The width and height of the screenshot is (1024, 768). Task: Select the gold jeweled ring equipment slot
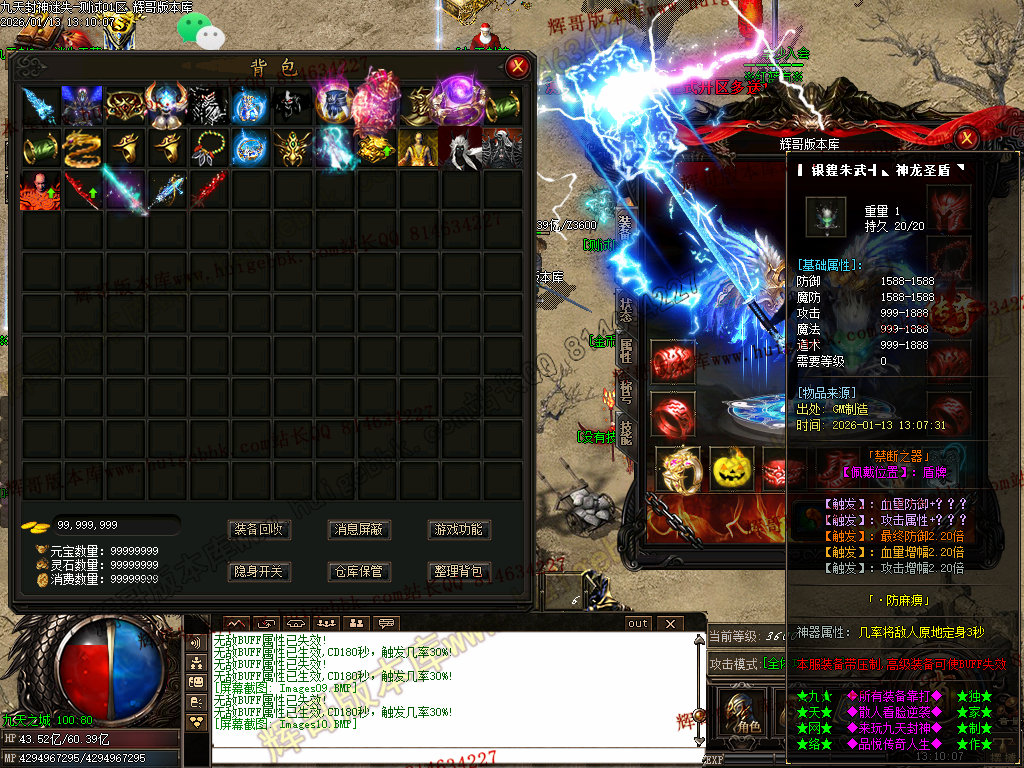pos(677,468)
